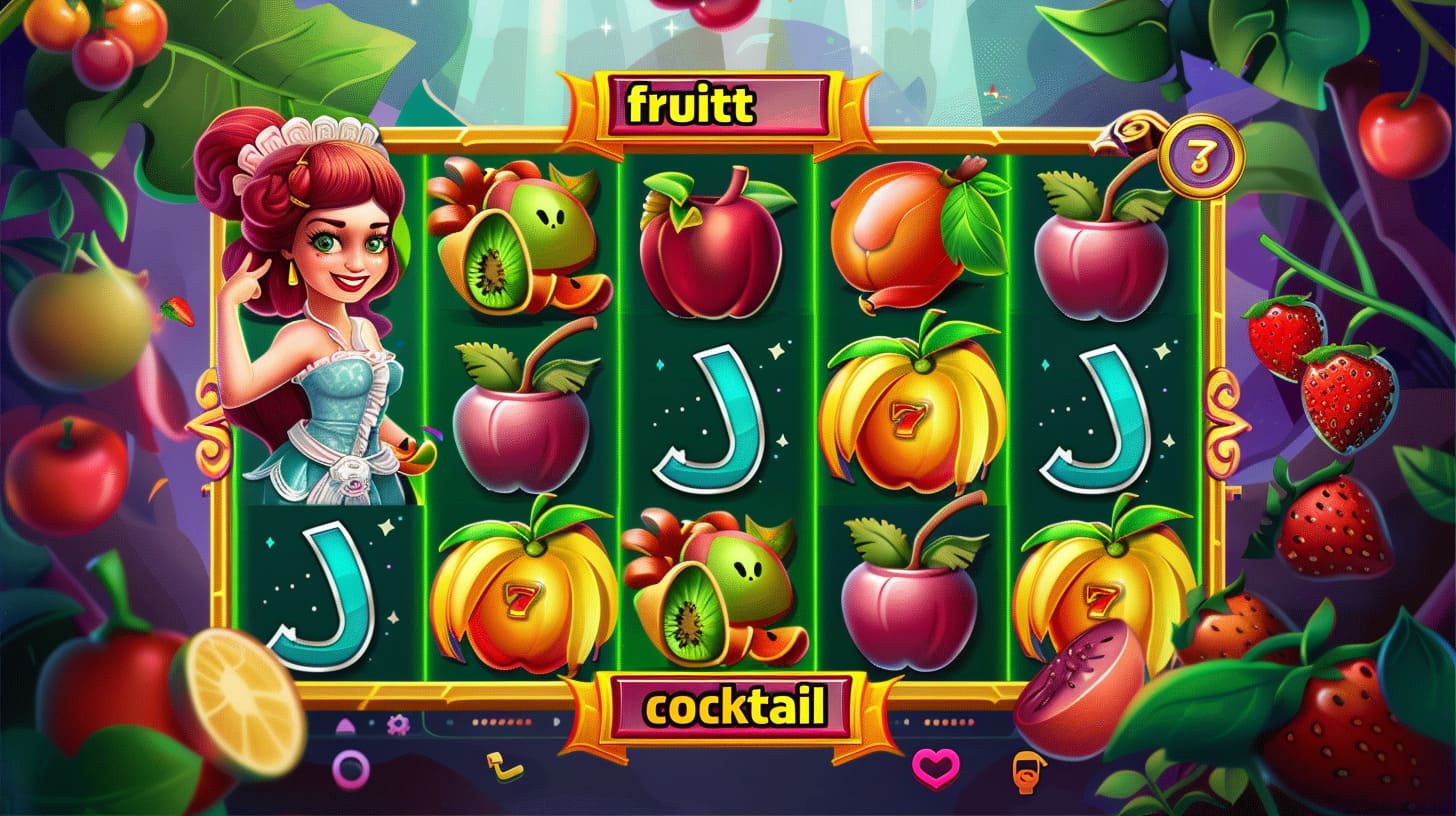This screenshot has width=1456, height=816.
Task: Expand the left dotted indicator row
Action: click(500, 722)
